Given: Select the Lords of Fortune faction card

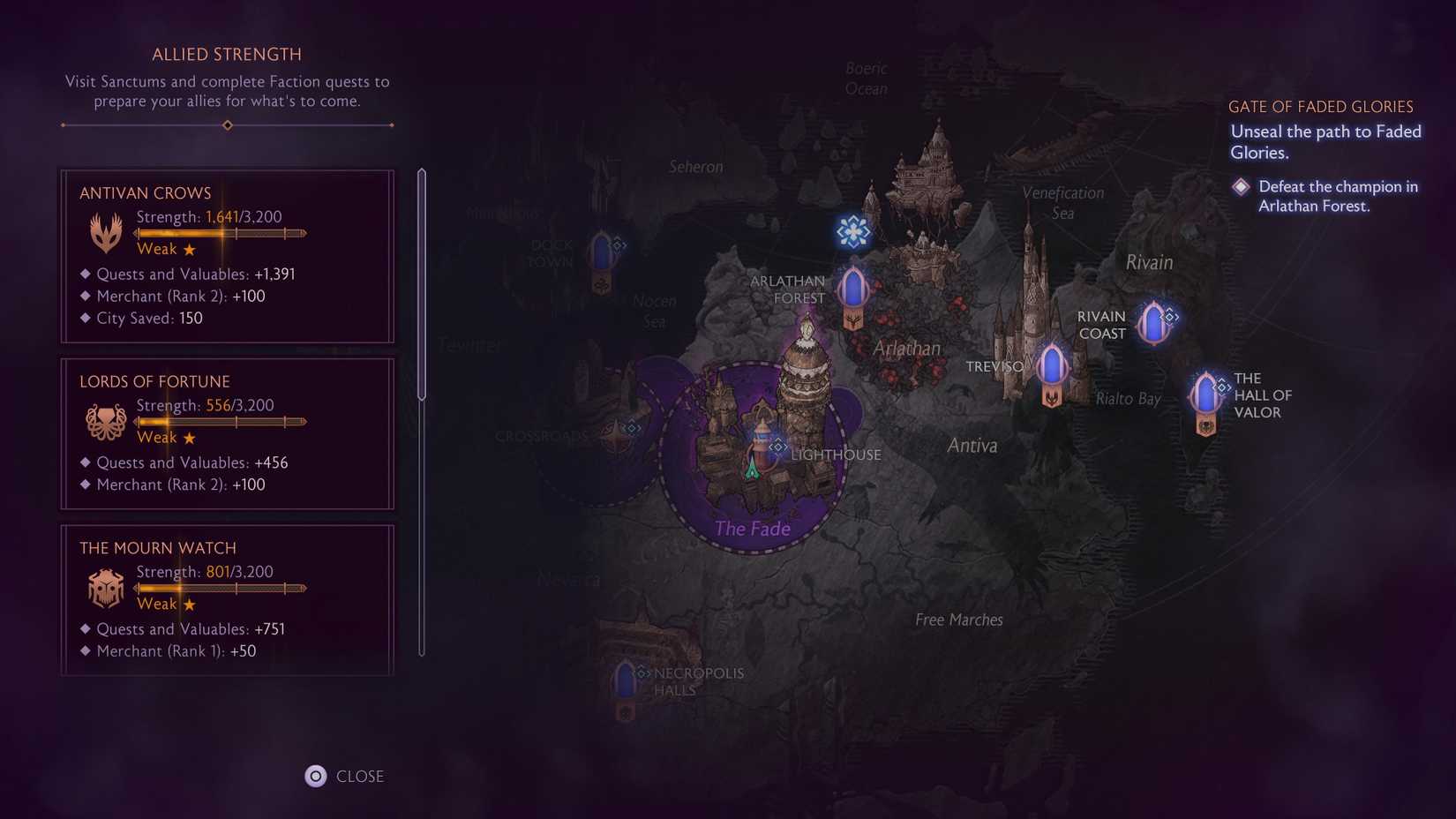Looking at the screenshot, I should [227, 433].
